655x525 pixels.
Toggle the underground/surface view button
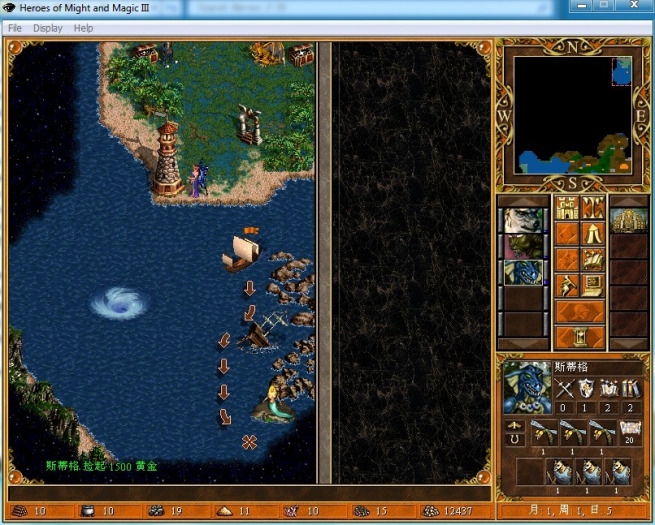click(x=593, y=208)
